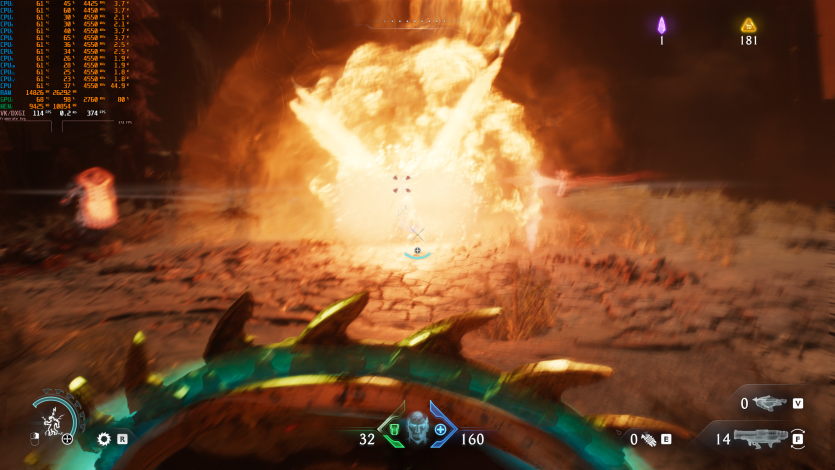Activate the grenade item icon
The height and width of the screenshot is (470, 835).
[648, 438]
